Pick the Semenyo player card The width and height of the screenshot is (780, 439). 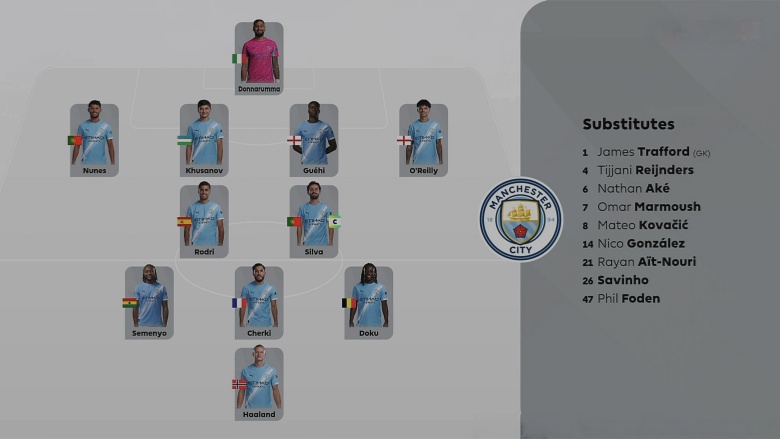[149, 301]
